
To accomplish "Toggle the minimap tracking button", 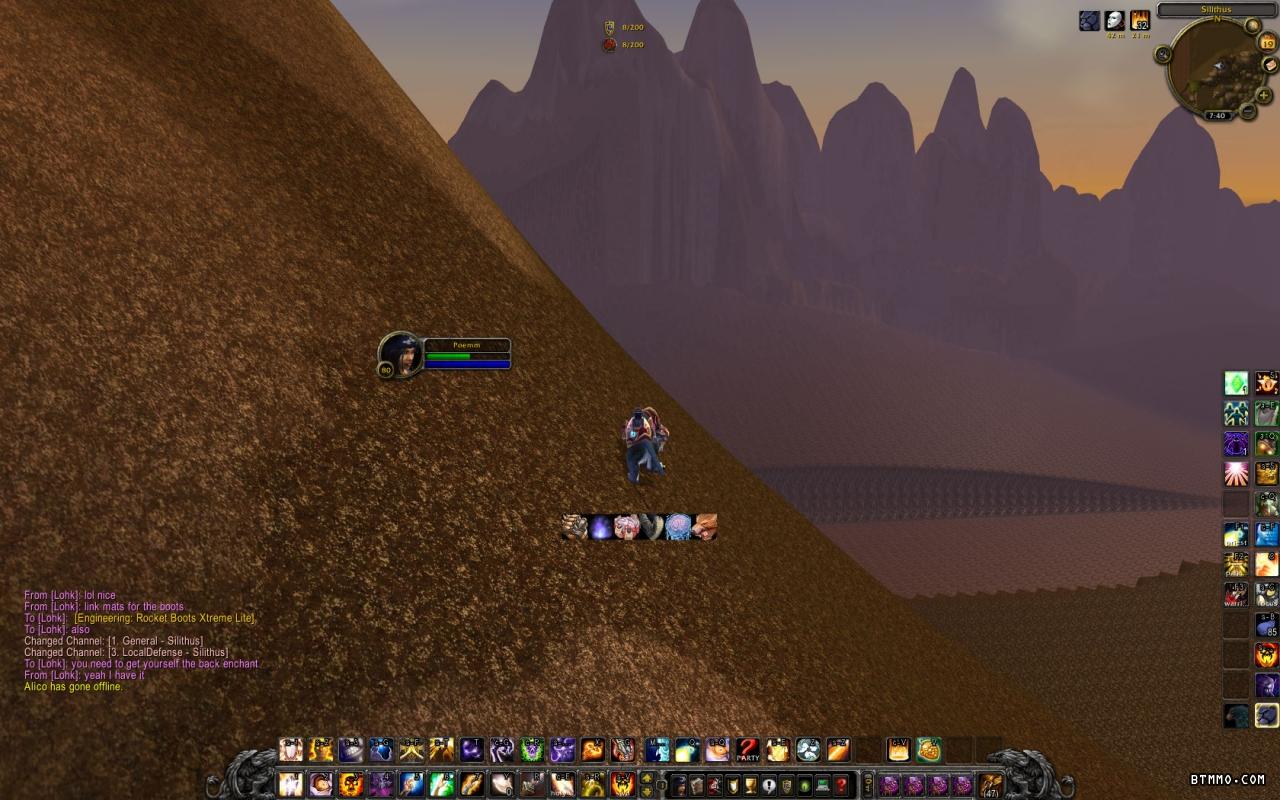I will [1163, 54].
